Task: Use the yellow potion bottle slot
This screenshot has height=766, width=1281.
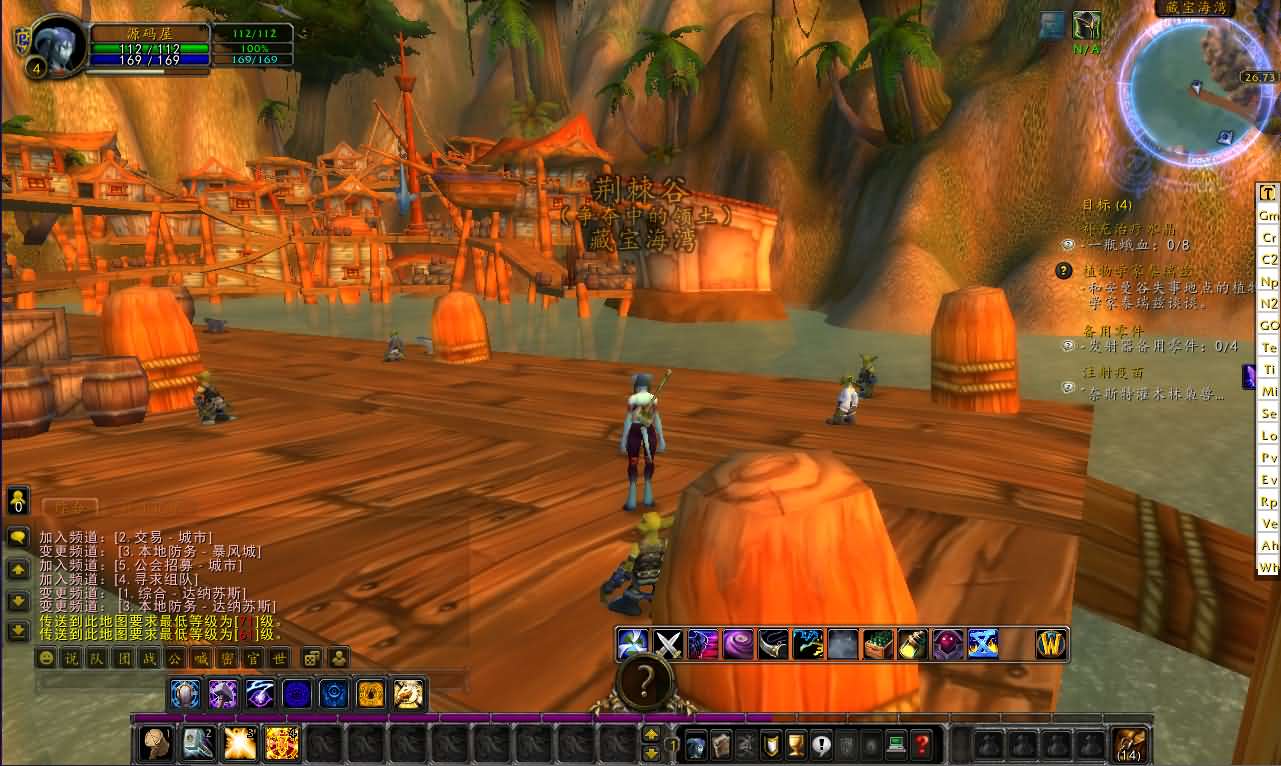Action: click(x=912, y=644)
